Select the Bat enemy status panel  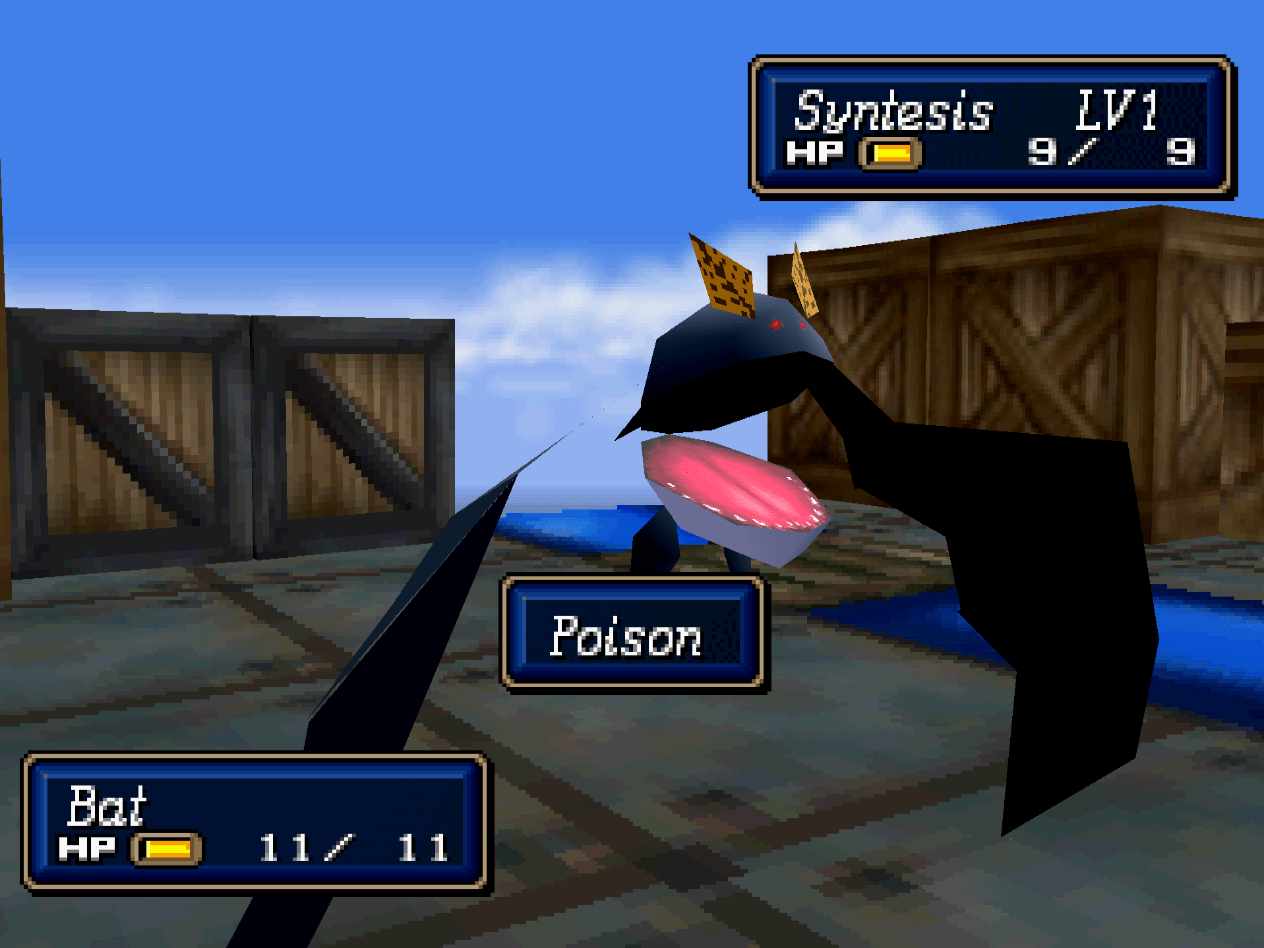255,822
